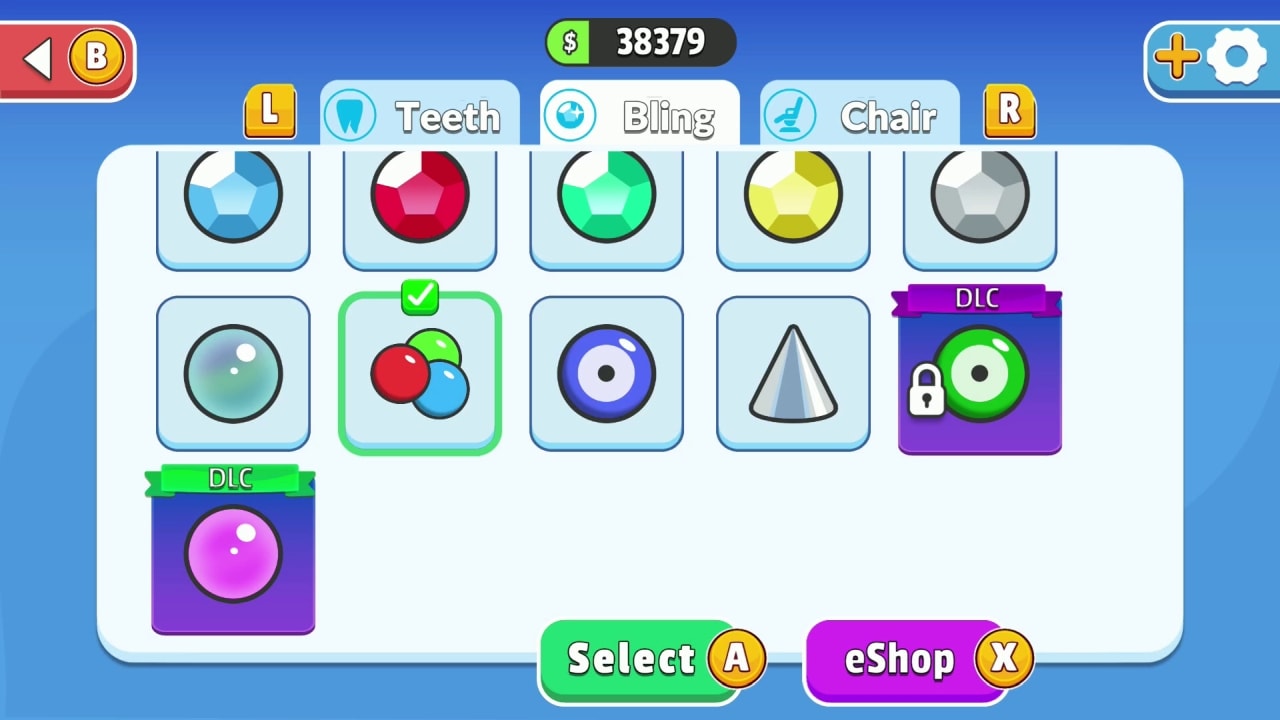This screenshot has width=1280, height=720.
Task: Open the settings gear menu
Action: click(1237, 57)
